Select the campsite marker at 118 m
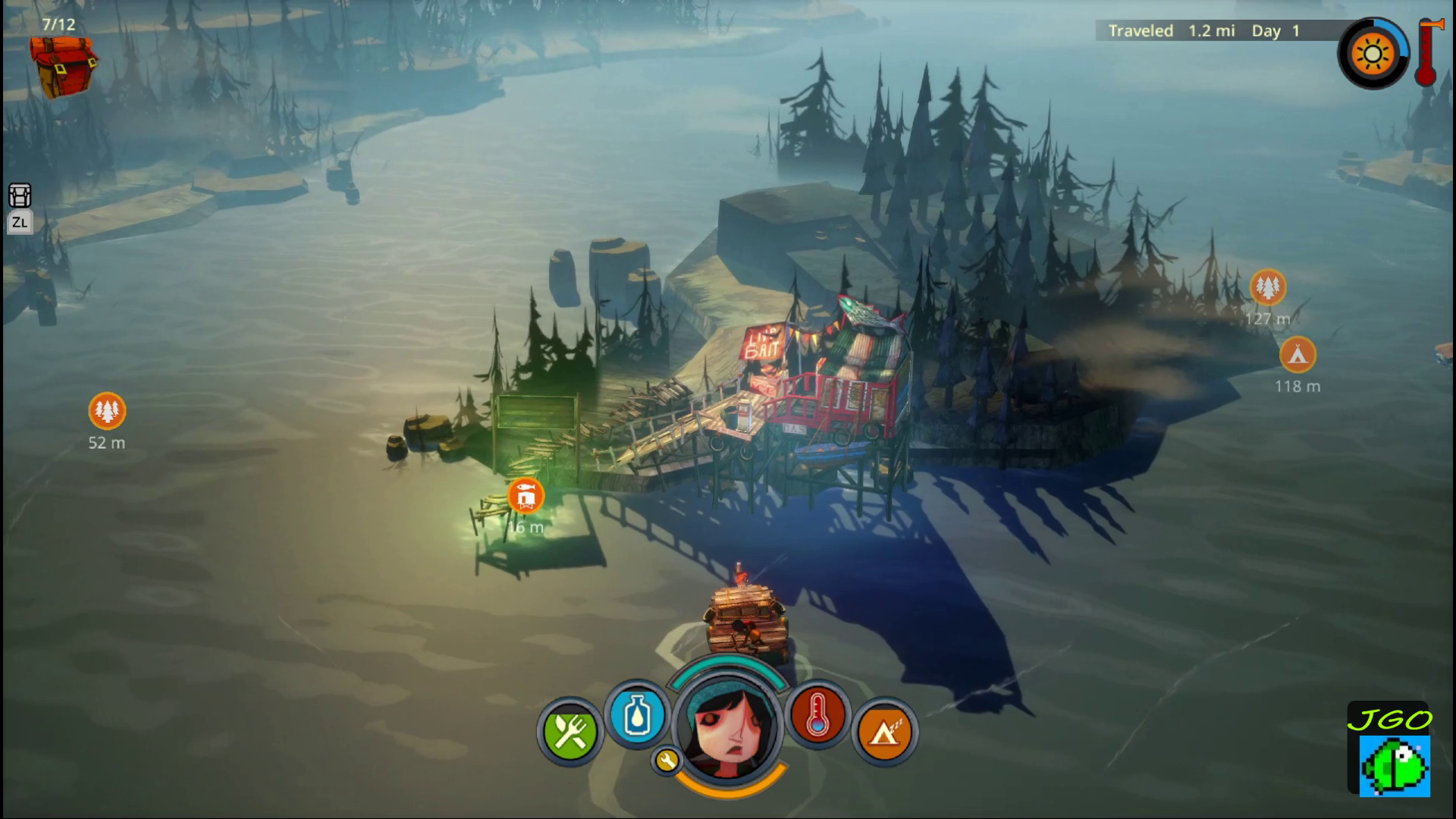 point(1298,354)
